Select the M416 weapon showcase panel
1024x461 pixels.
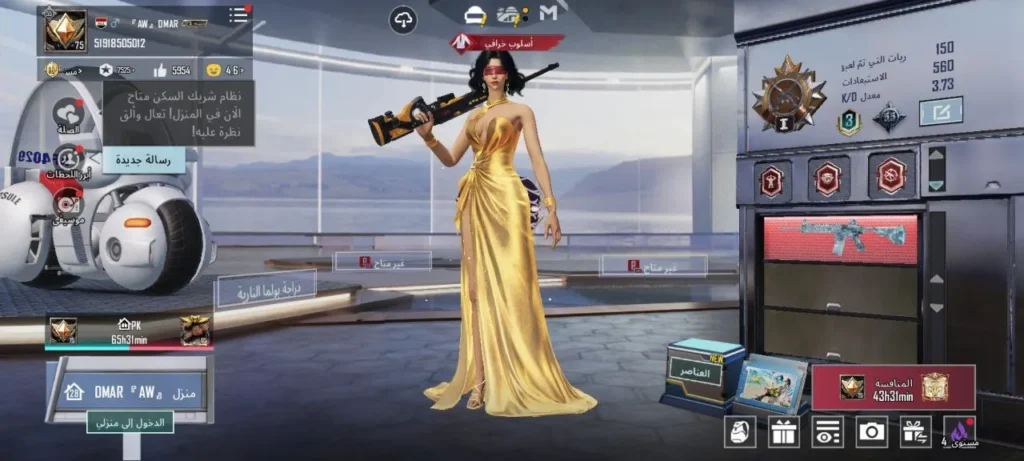tap(840, 238)
